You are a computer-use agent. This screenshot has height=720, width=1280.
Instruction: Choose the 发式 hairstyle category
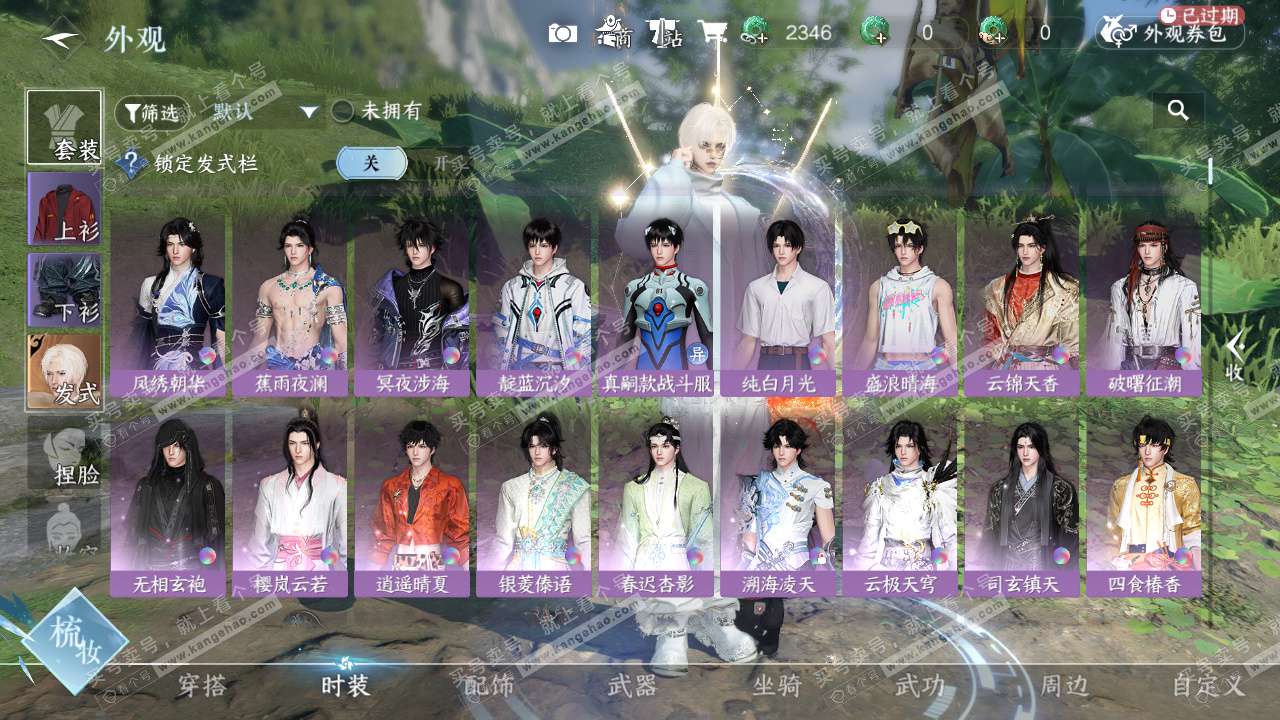click(64, 371)
